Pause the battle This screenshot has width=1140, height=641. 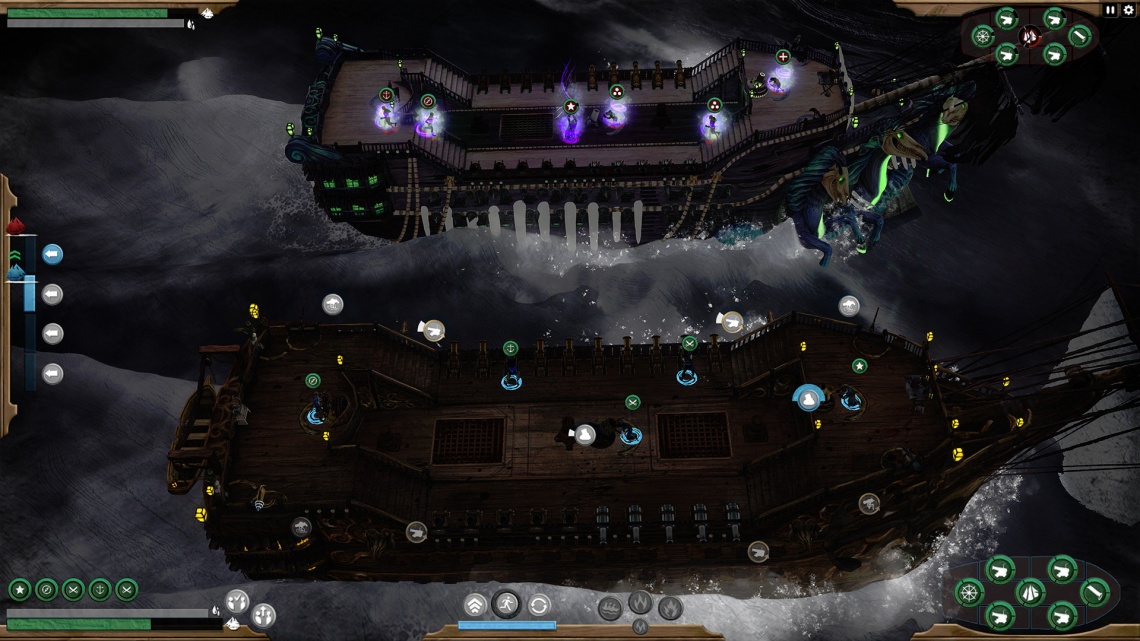click(1110, 10)
